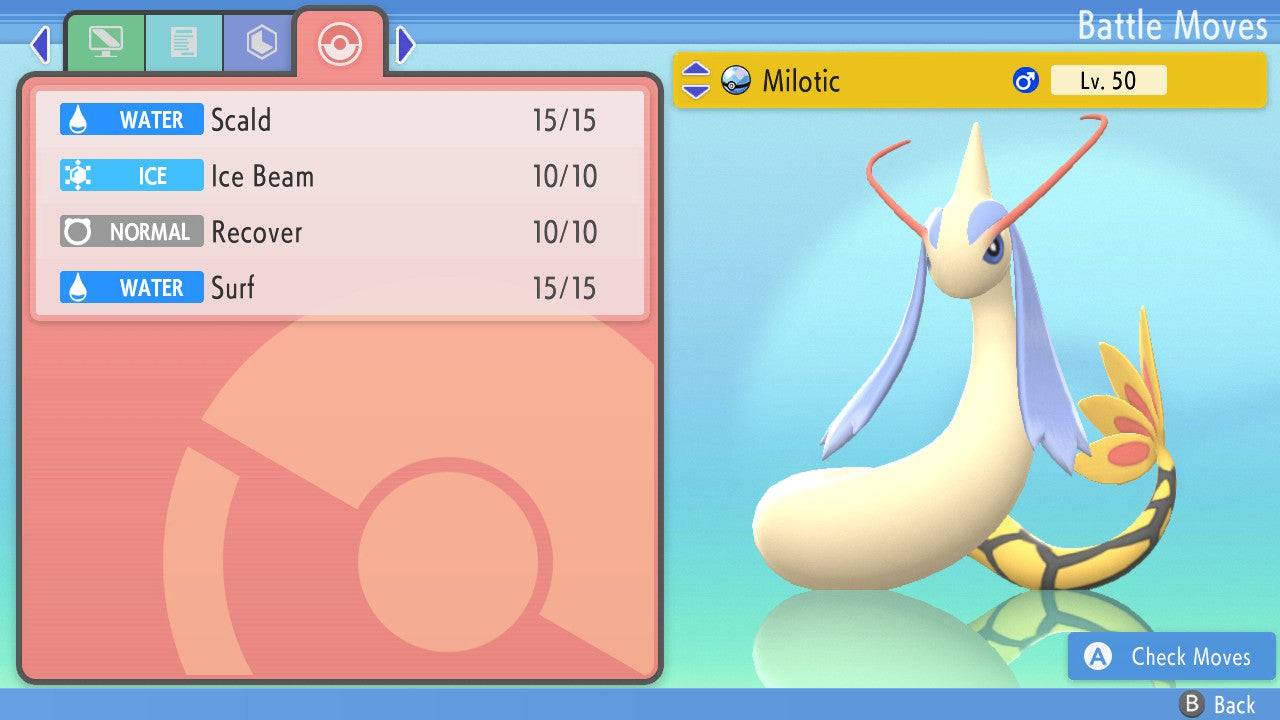Use the up/down arrows to switch Pokémon
This screenshot has height=720, width=1280.
pyautogui.click(x=695, y=81)
